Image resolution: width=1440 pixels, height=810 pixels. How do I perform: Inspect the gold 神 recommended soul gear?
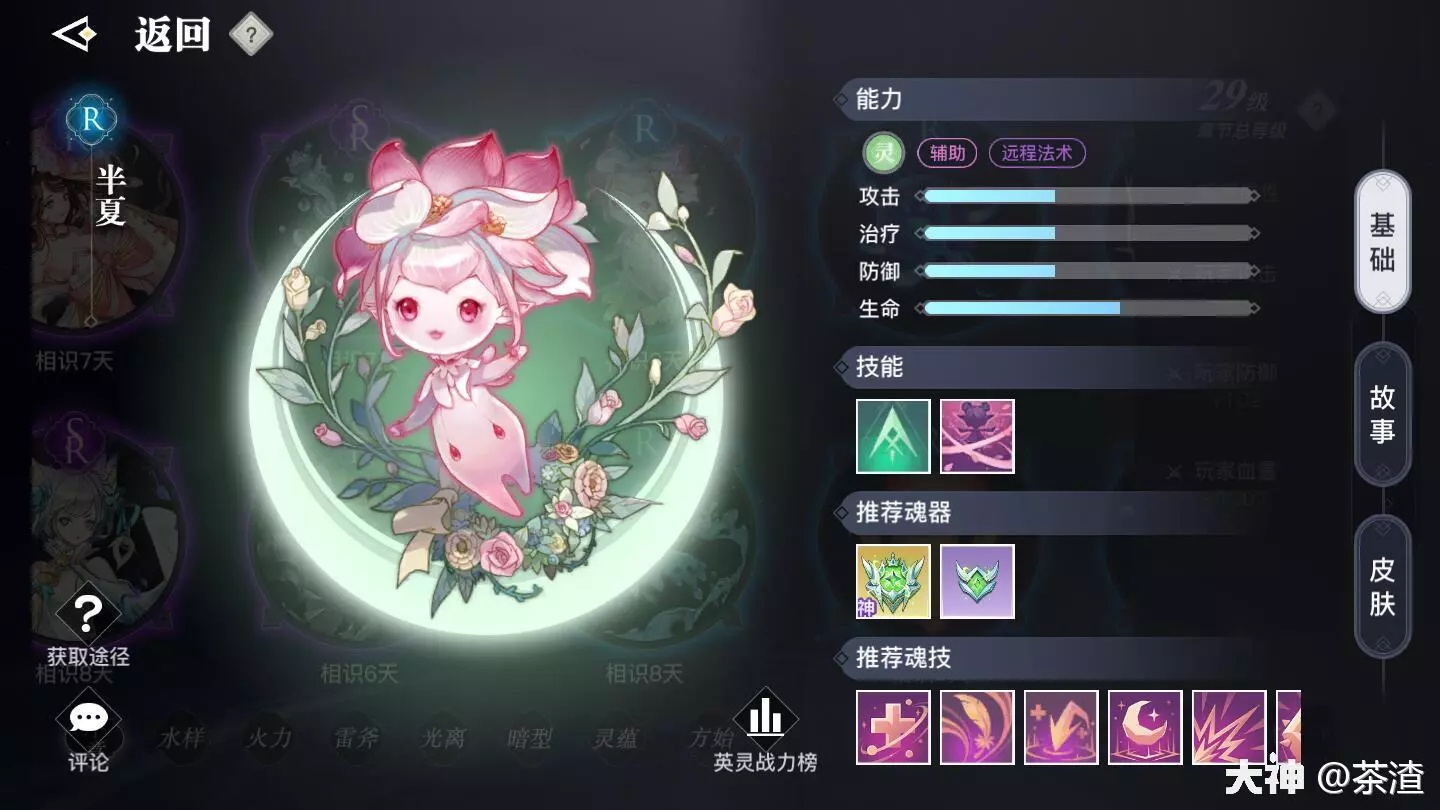coord(893,581)
